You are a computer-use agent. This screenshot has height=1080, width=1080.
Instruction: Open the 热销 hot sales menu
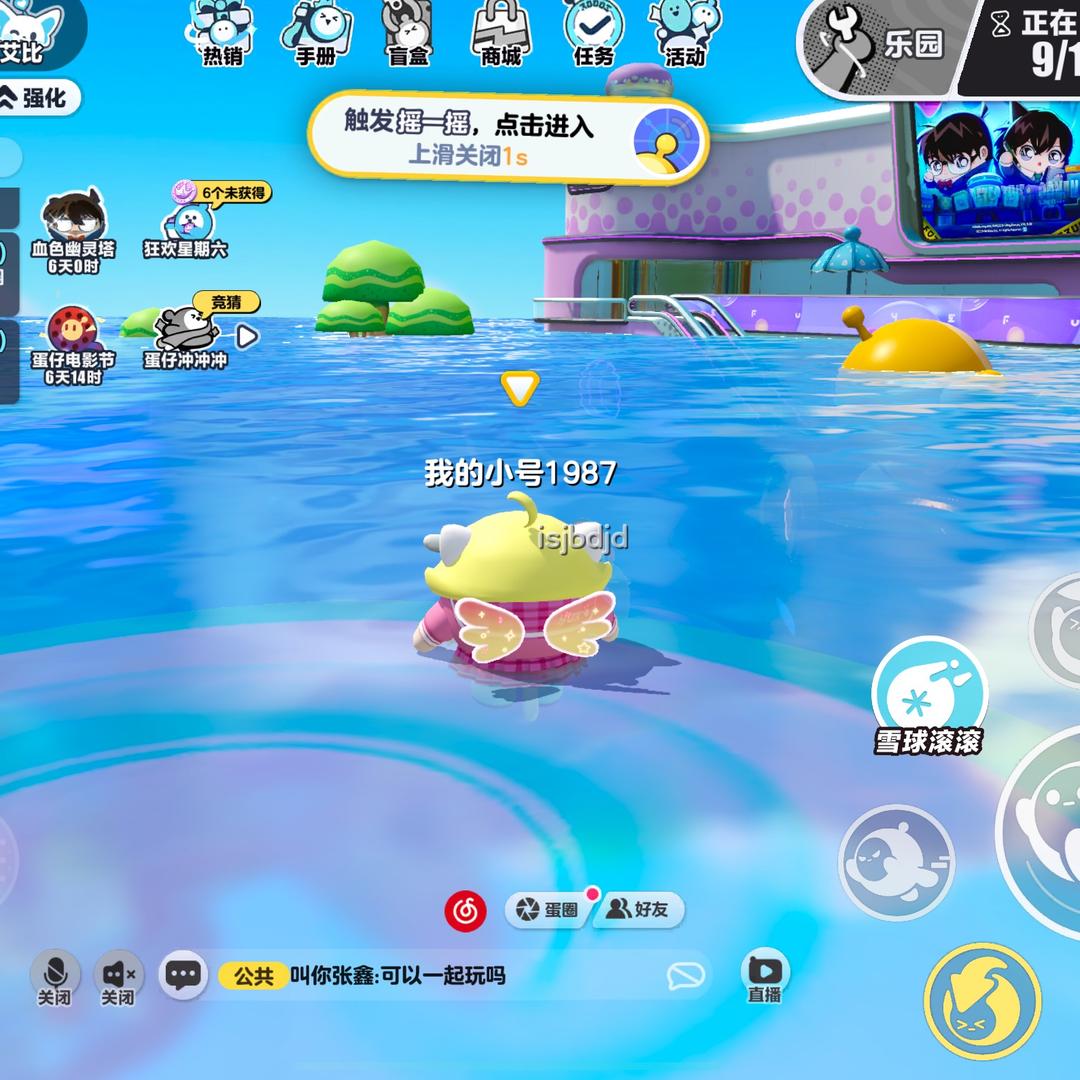coord(222,34)
